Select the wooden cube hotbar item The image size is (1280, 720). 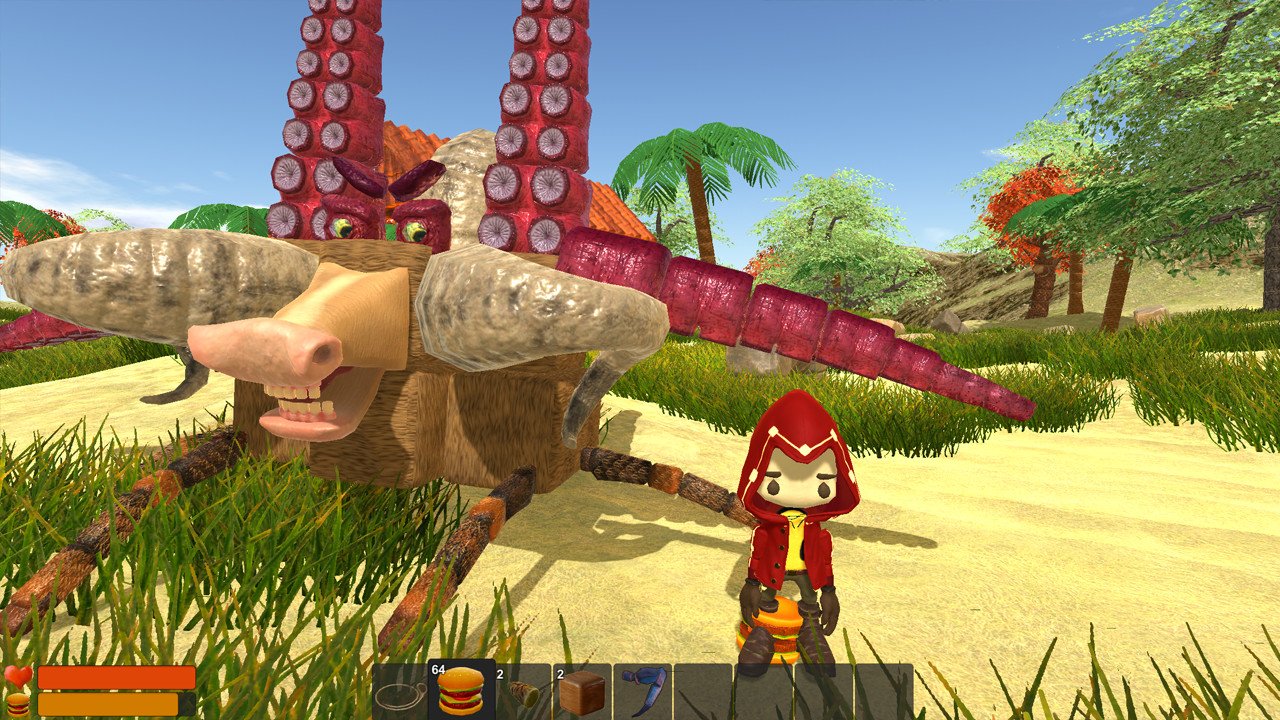[x=583, y=693]
